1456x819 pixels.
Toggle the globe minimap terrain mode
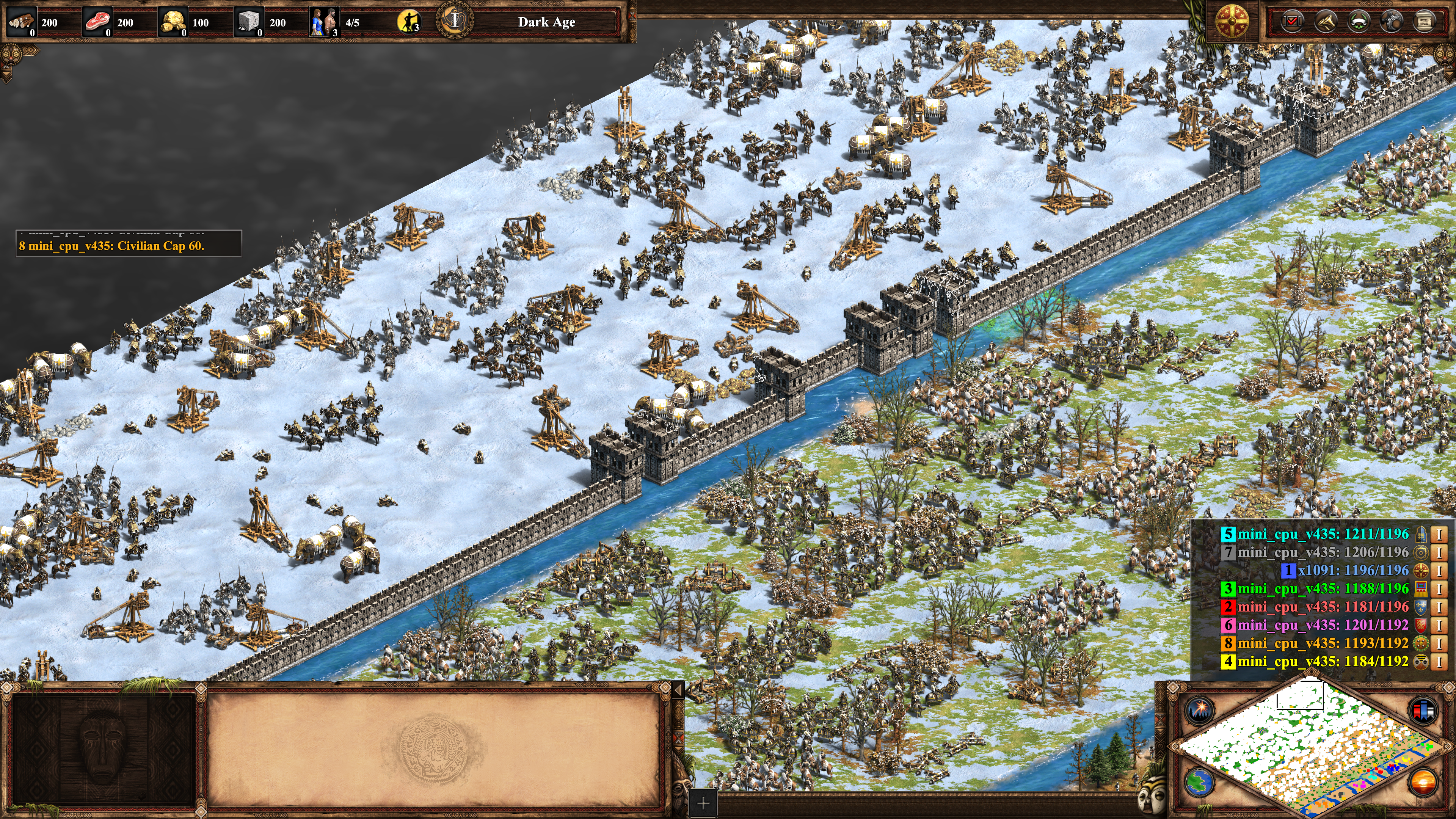coord(1199,782)
